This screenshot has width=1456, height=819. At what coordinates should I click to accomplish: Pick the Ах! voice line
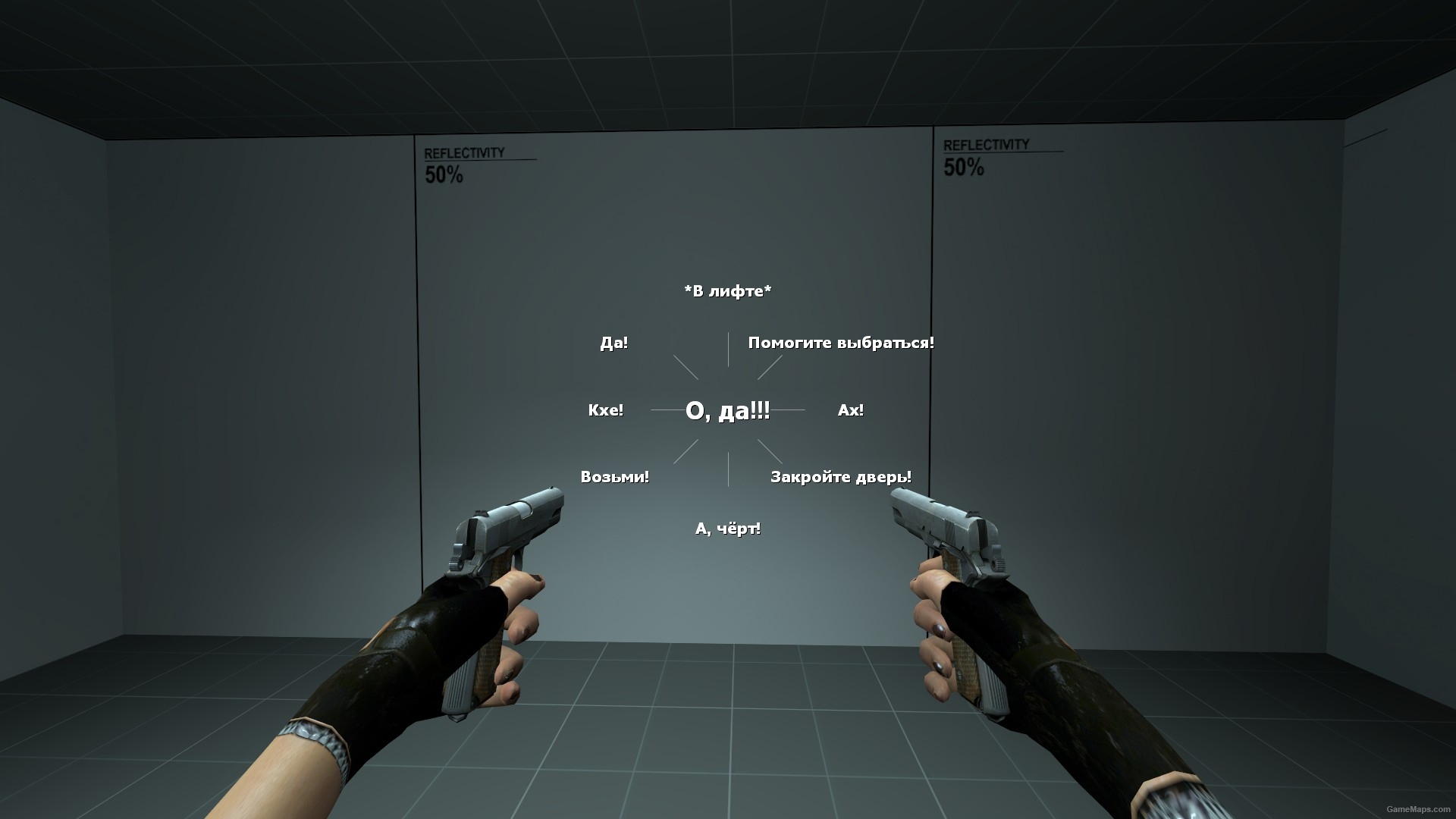tap(849, 410)
